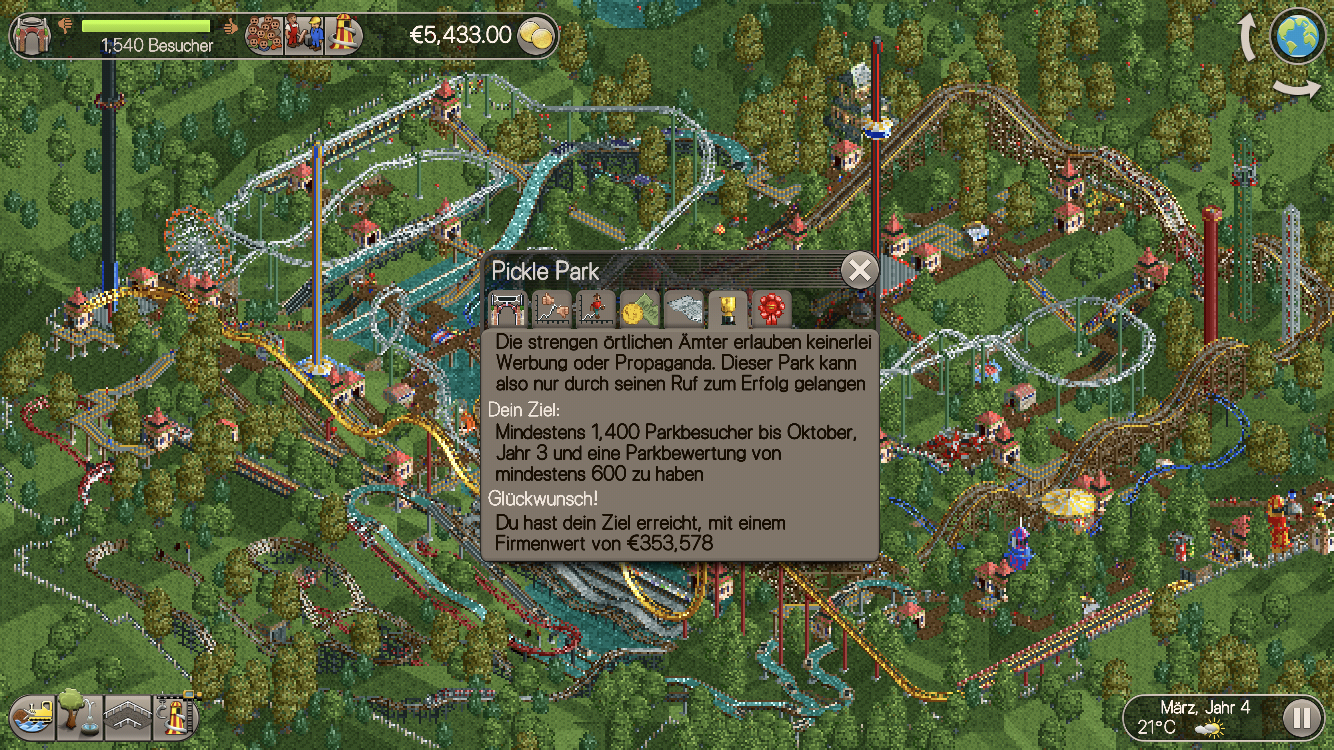Open the crane ride construction tool
Image resolution: width=1334 pixels, height=750 pixels.
coord(174,715)
